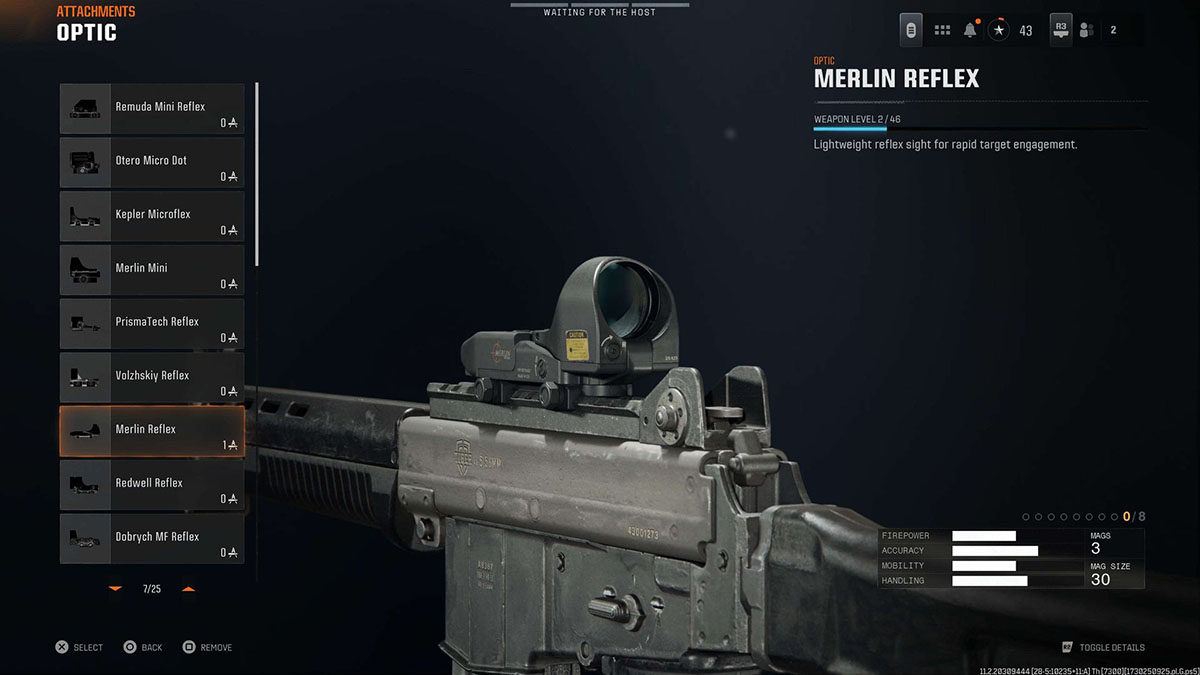The height and width of the screenshot is (675, 1200).
Task: Open the grid menu icon
Action: (942, 30)
